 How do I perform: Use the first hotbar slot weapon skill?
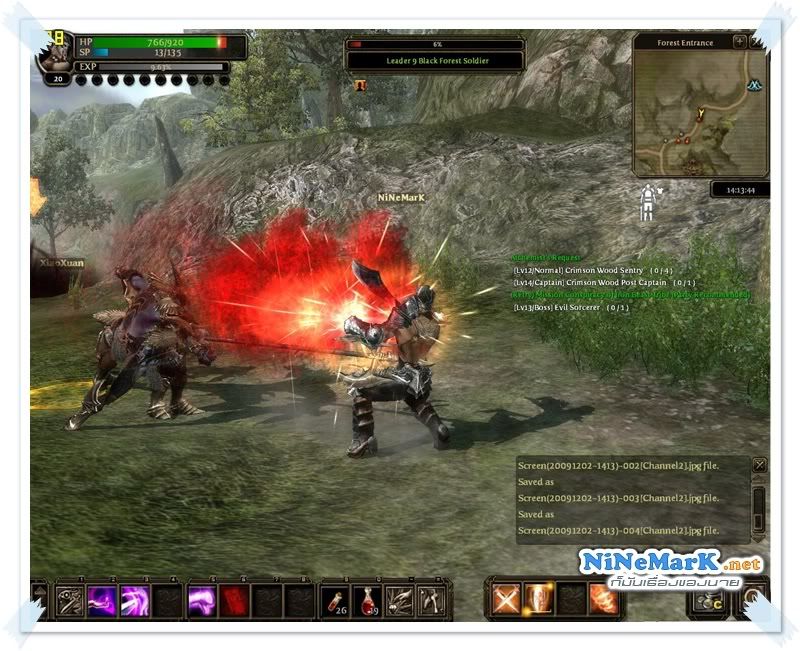point(69,600)
